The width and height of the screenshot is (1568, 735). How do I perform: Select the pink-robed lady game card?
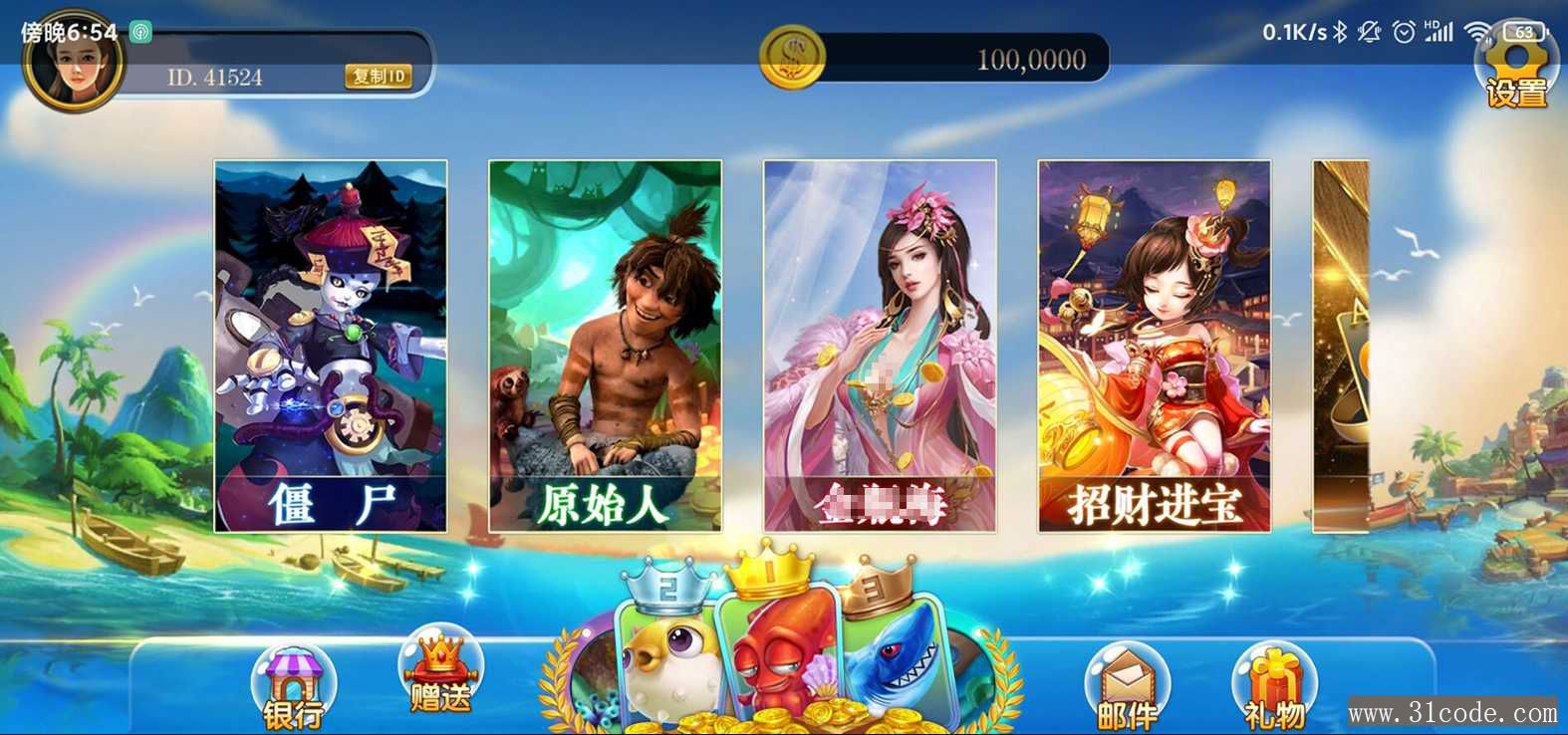pyautogui.click(x=881, y=346)
